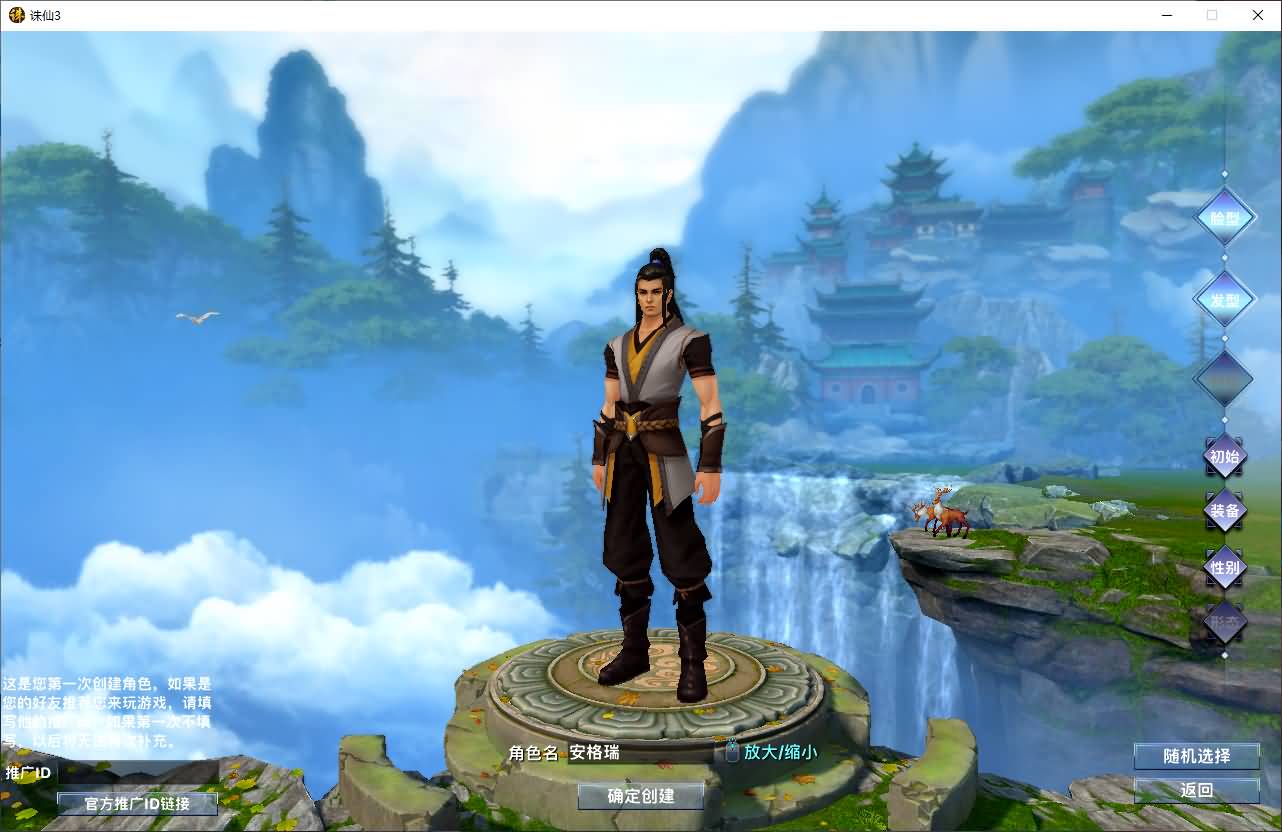Select the 初始 default outfit button
1282x832 pixels.
click(x=1224, y=456)
